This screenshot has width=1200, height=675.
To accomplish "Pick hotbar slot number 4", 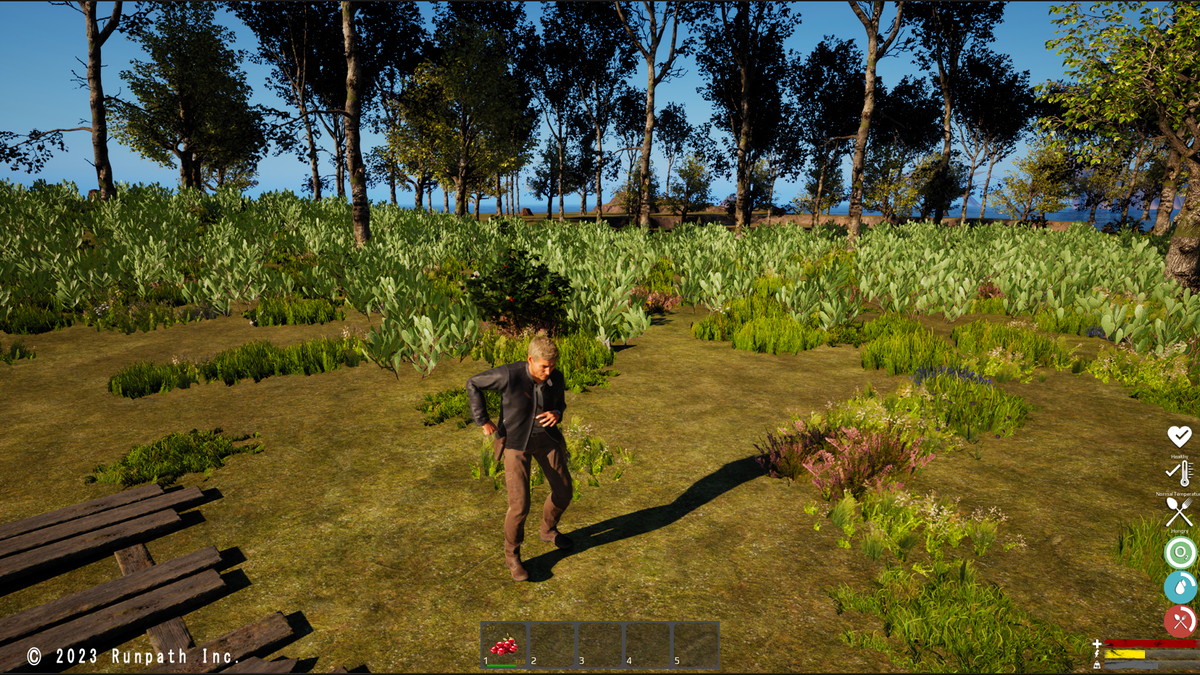I will pyautogui.click(x=647, y=645).
